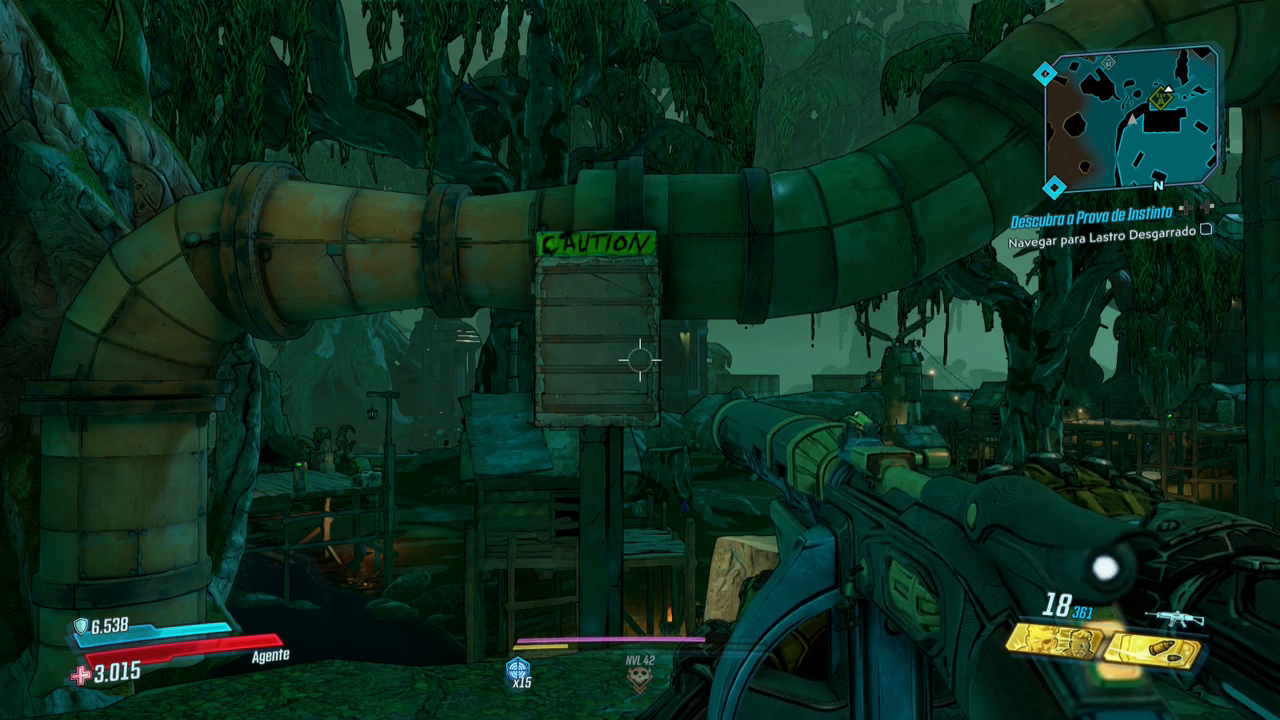Select the assault rifle weapon icon

pos(1174,618)
